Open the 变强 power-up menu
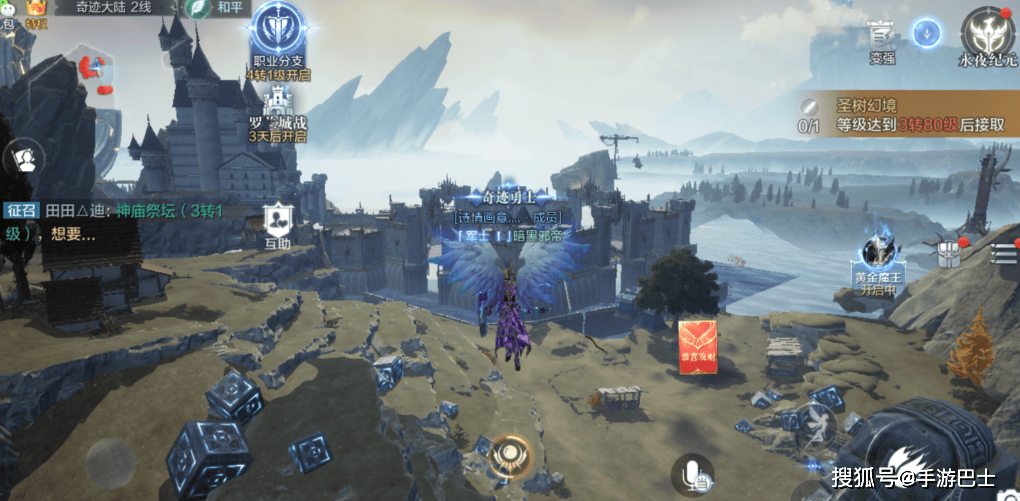 [x=880, y=38]
